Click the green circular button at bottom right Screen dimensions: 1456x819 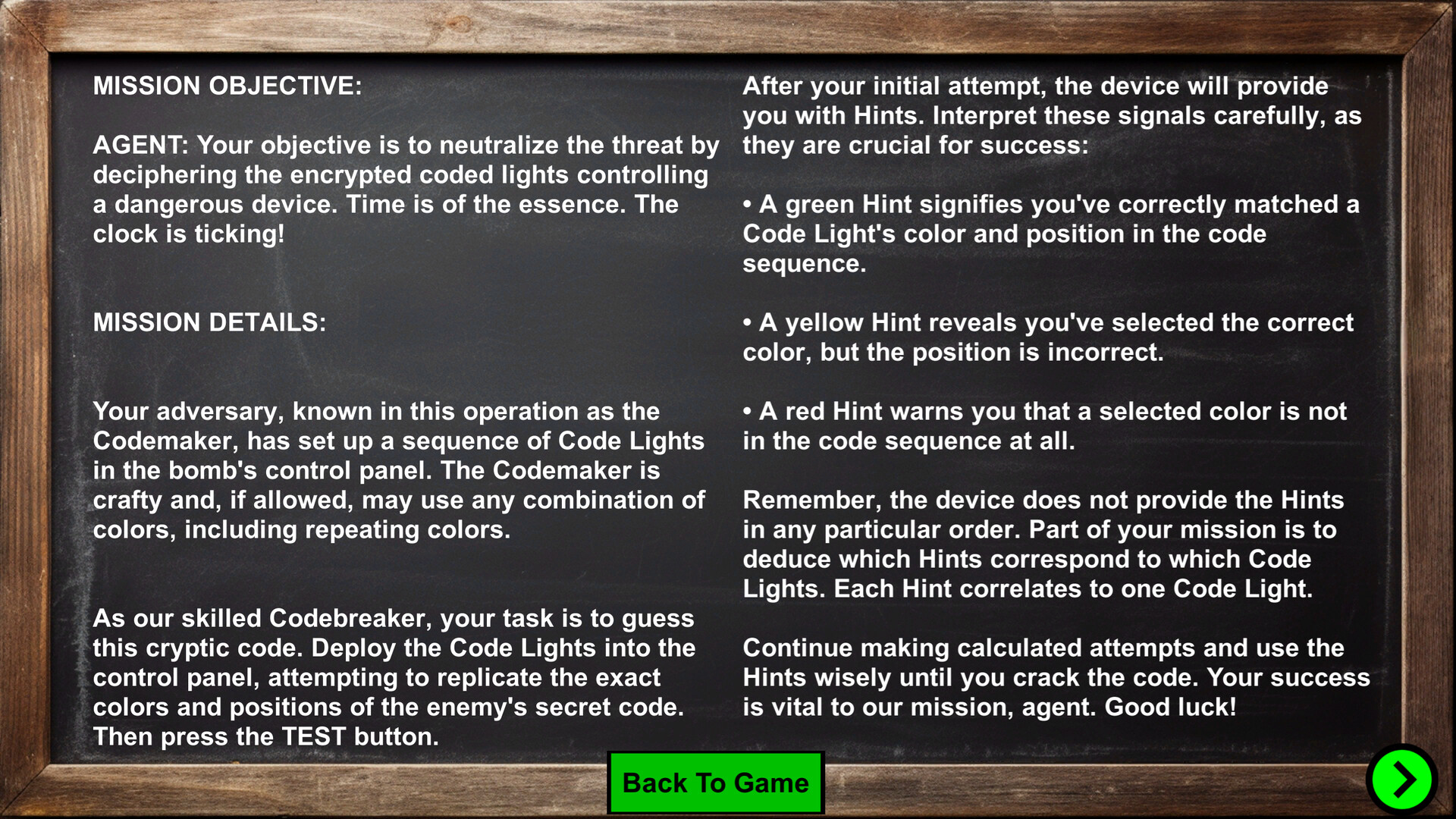1404,779
